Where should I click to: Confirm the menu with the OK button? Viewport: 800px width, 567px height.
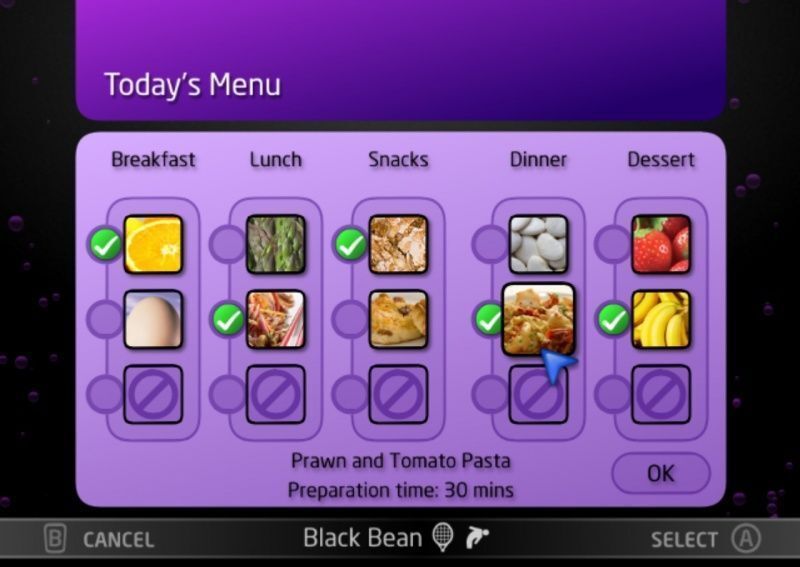point(660,473)
